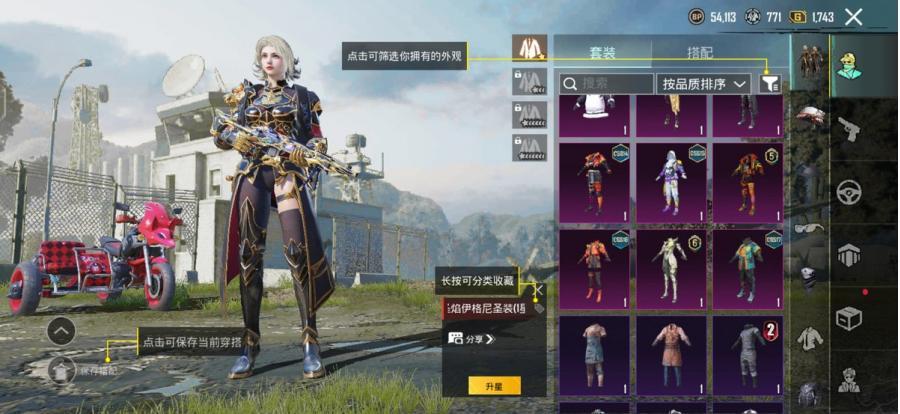Open the 按品质排序 sort dropdown
This screenshot has width=900, height=414.
704,84
